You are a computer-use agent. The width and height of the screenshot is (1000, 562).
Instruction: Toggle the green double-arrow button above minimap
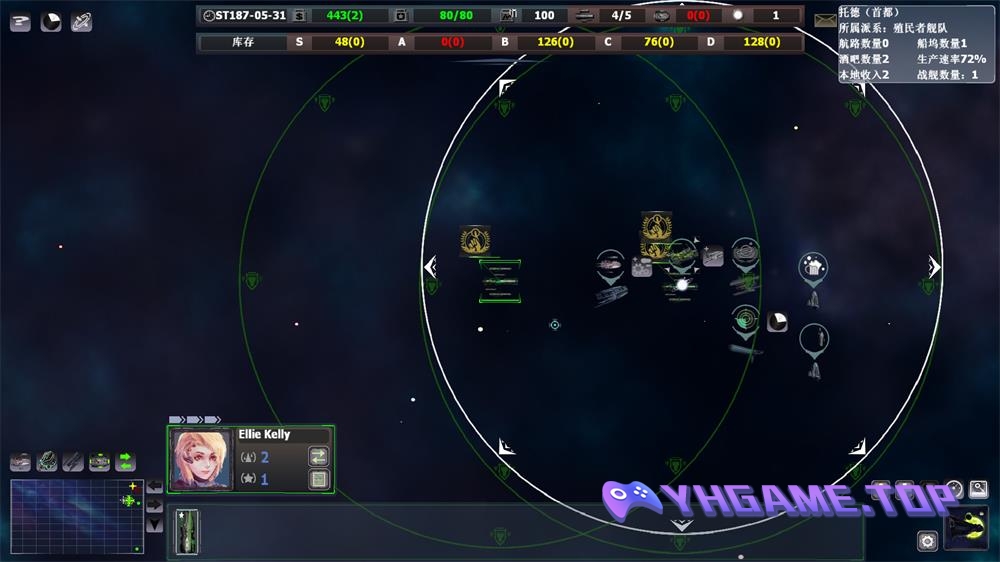[126, 461]
